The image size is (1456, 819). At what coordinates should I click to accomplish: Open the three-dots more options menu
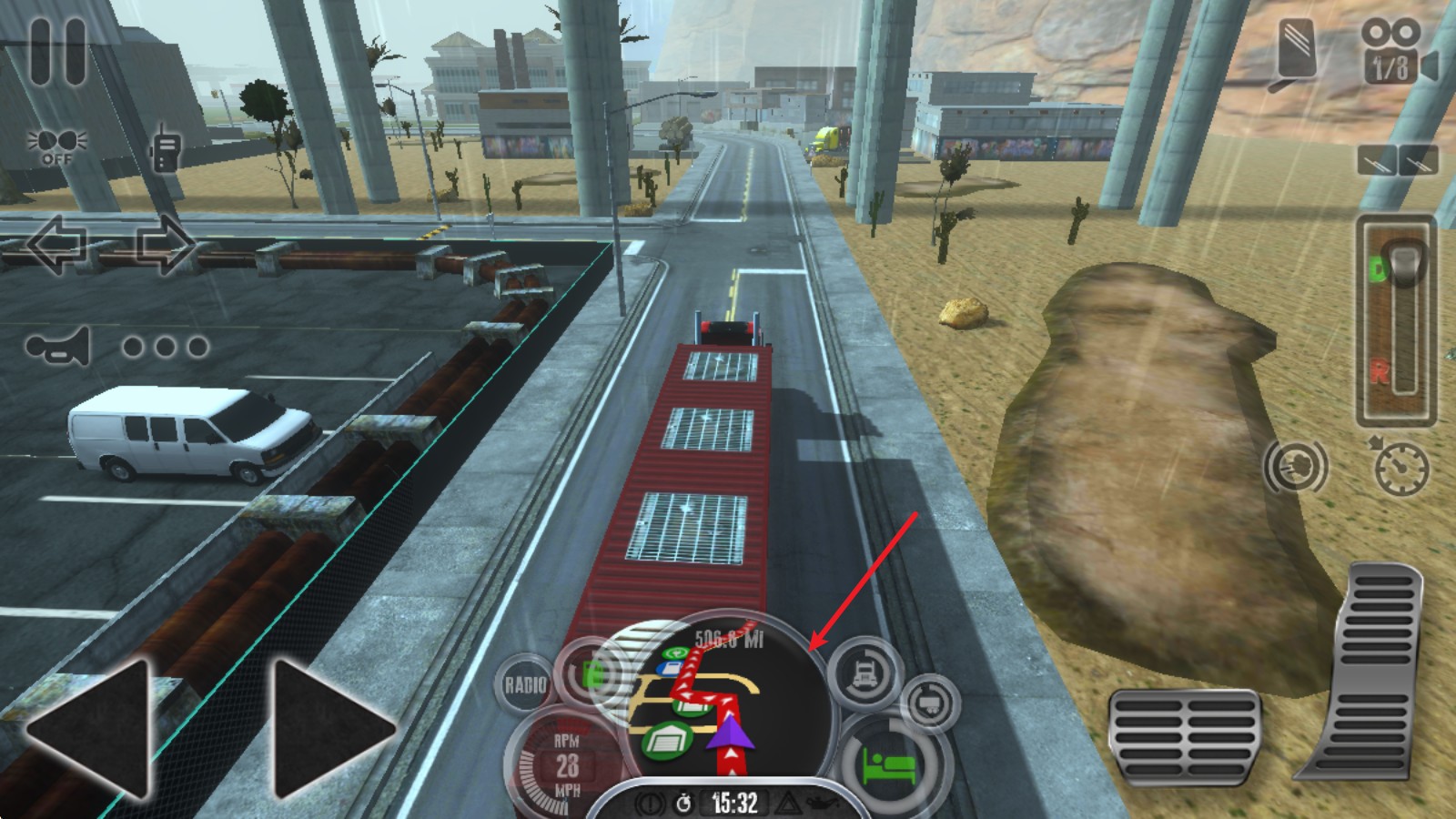click(166, 347)
